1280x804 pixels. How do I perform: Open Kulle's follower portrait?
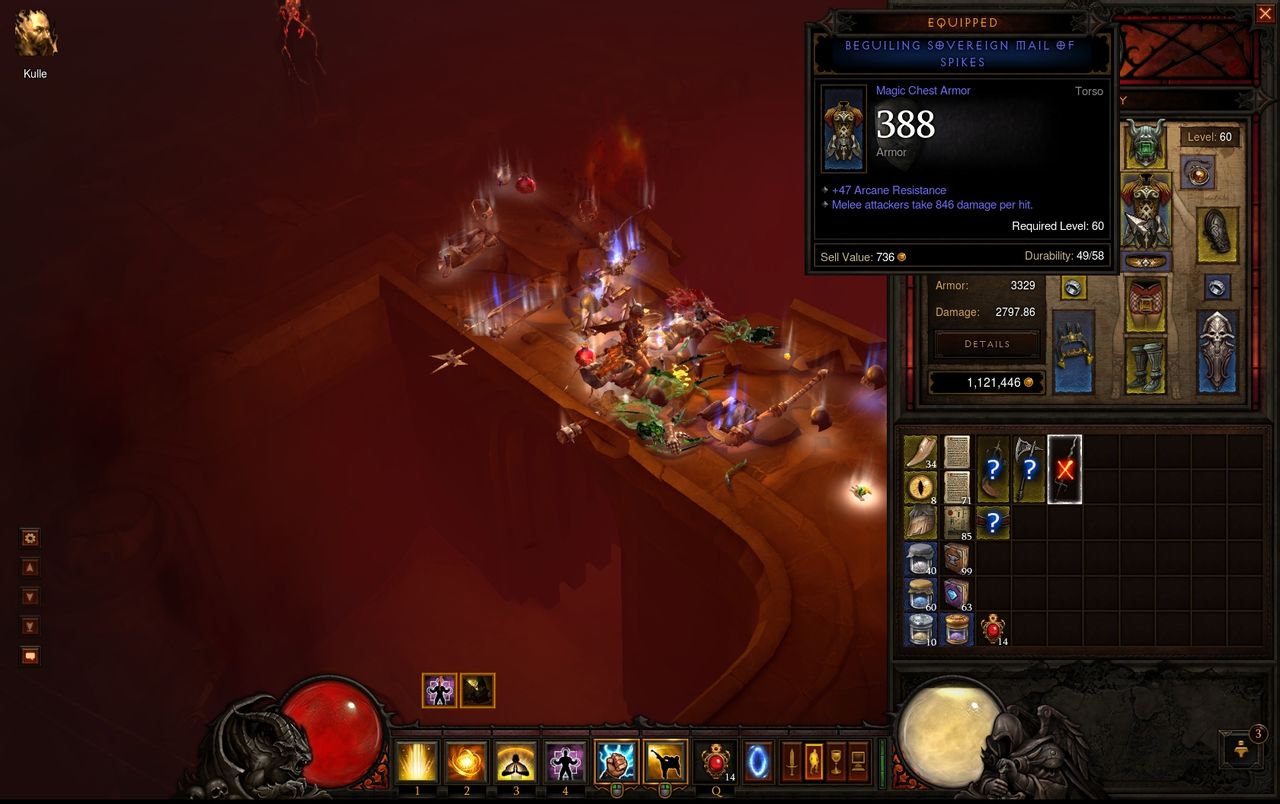coord(36,35)
